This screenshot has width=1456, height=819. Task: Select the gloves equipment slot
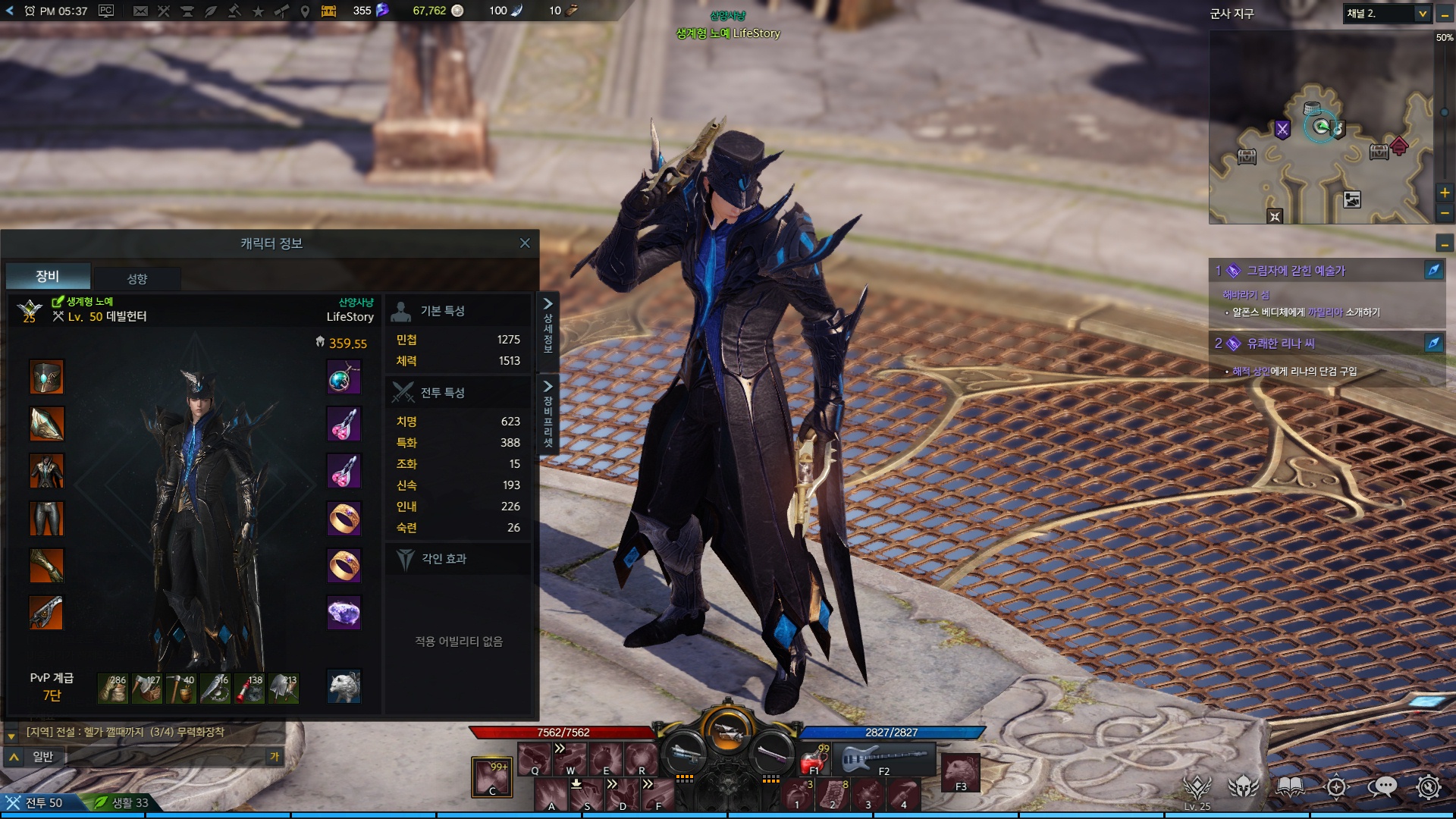pyautogui.click(x=46, y=566)
